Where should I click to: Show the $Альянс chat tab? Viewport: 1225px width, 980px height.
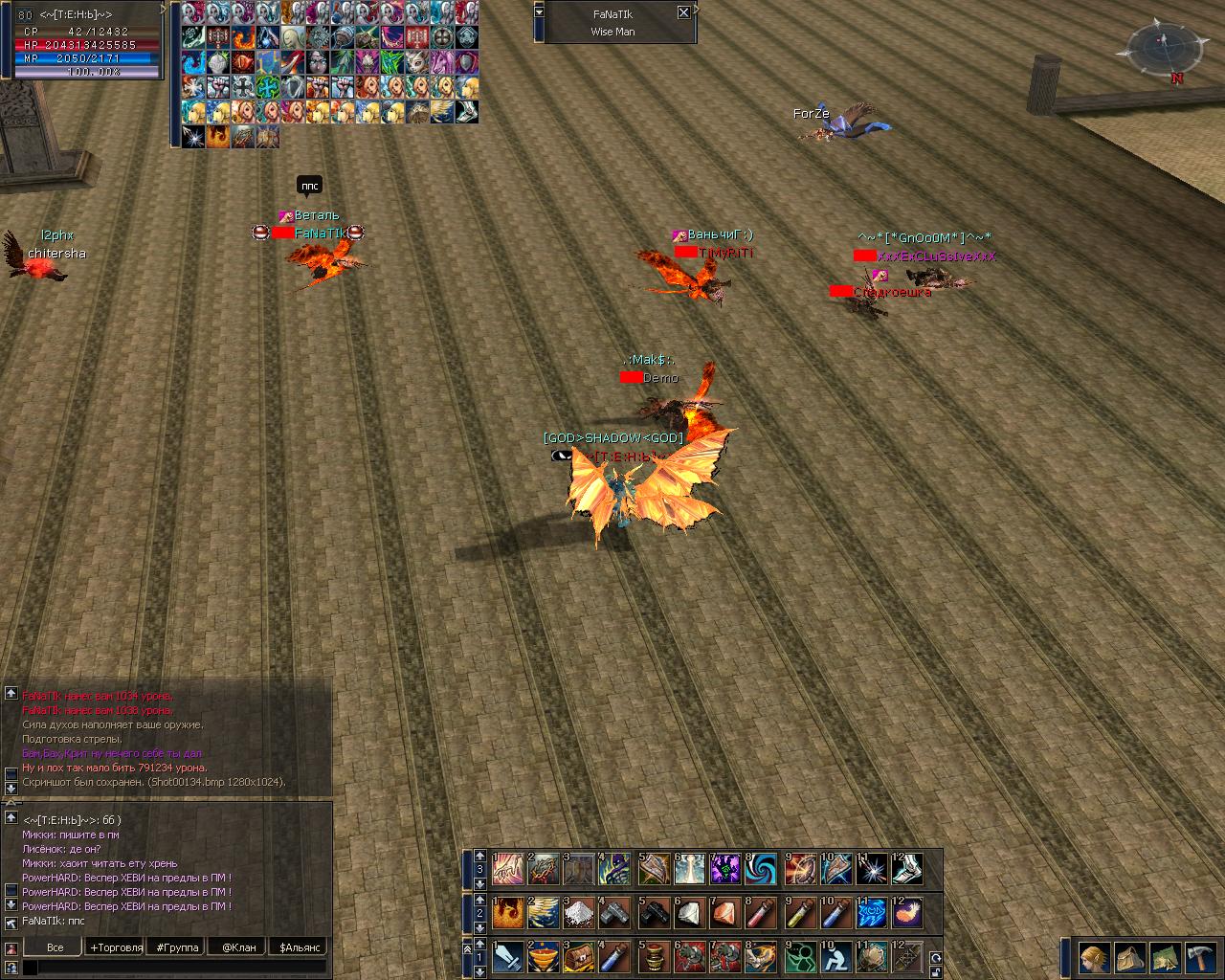coord(298,947)
